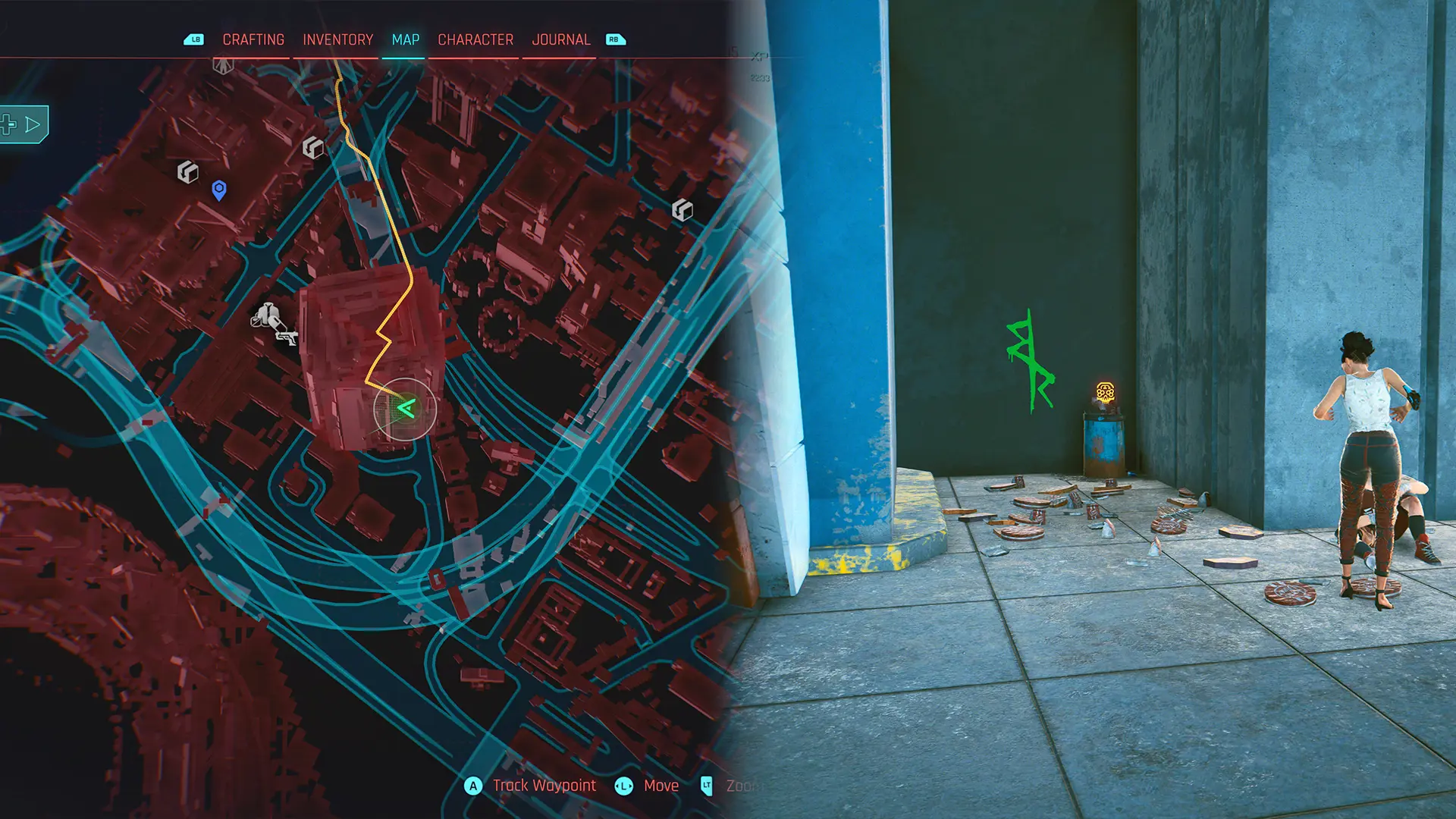Image resolution: width=1456 pixels, height=819 pixels.
Task: Click the LB bumper icon left of Crafting
Action: click(195, 39)
